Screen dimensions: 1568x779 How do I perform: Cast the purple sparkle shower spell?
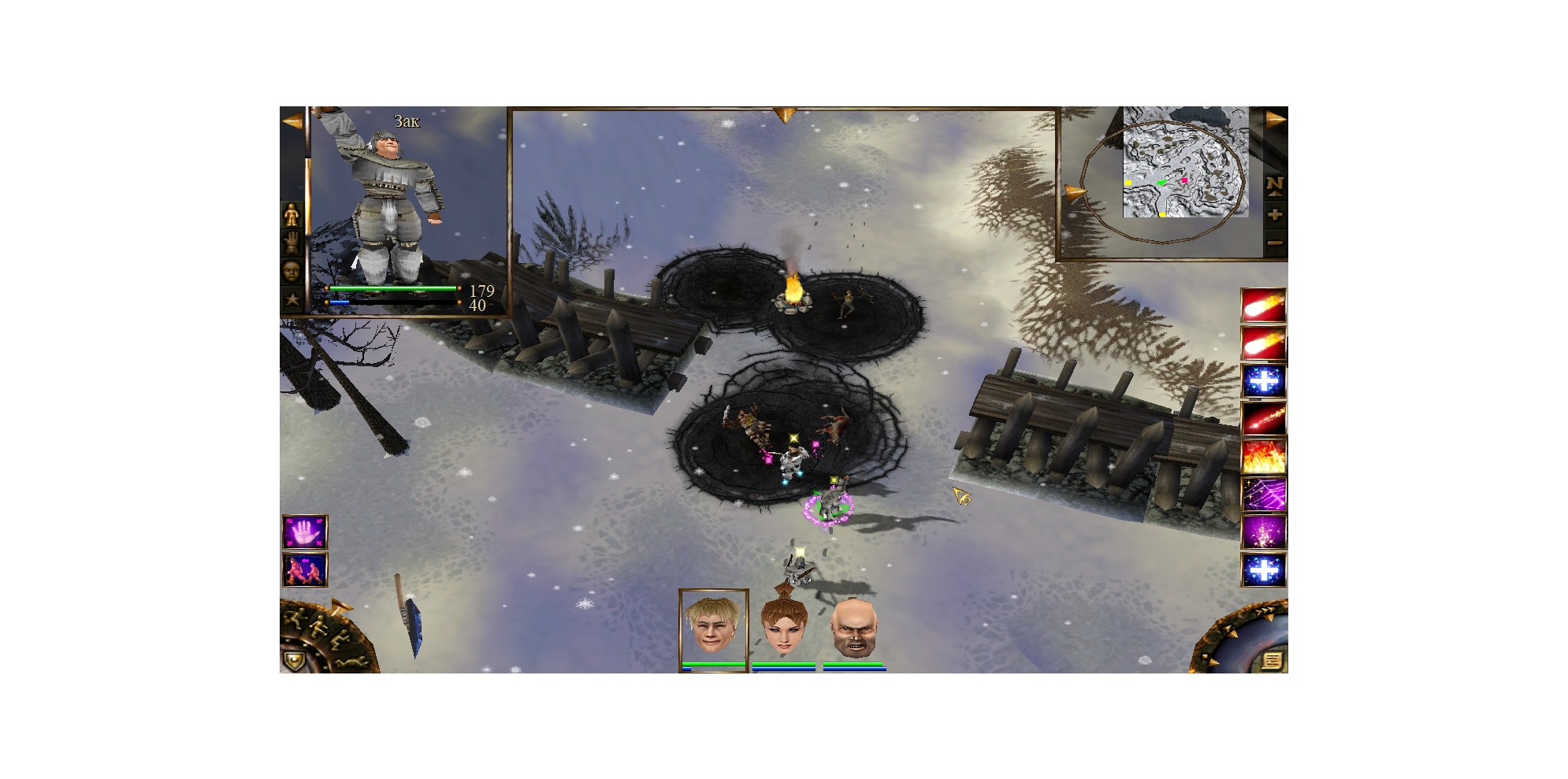coord(1263,532)
